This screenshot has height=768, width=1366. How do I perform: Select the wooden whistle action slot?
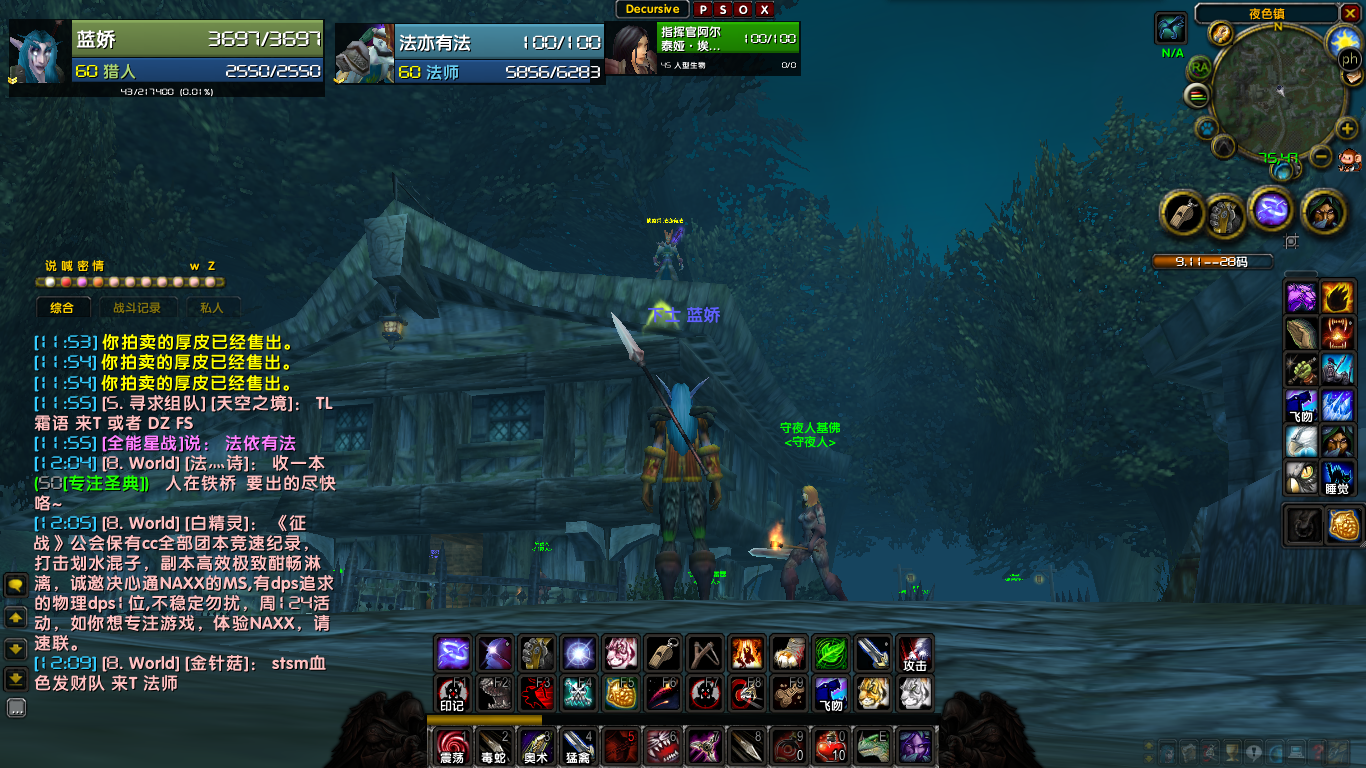tap(663, 653)
